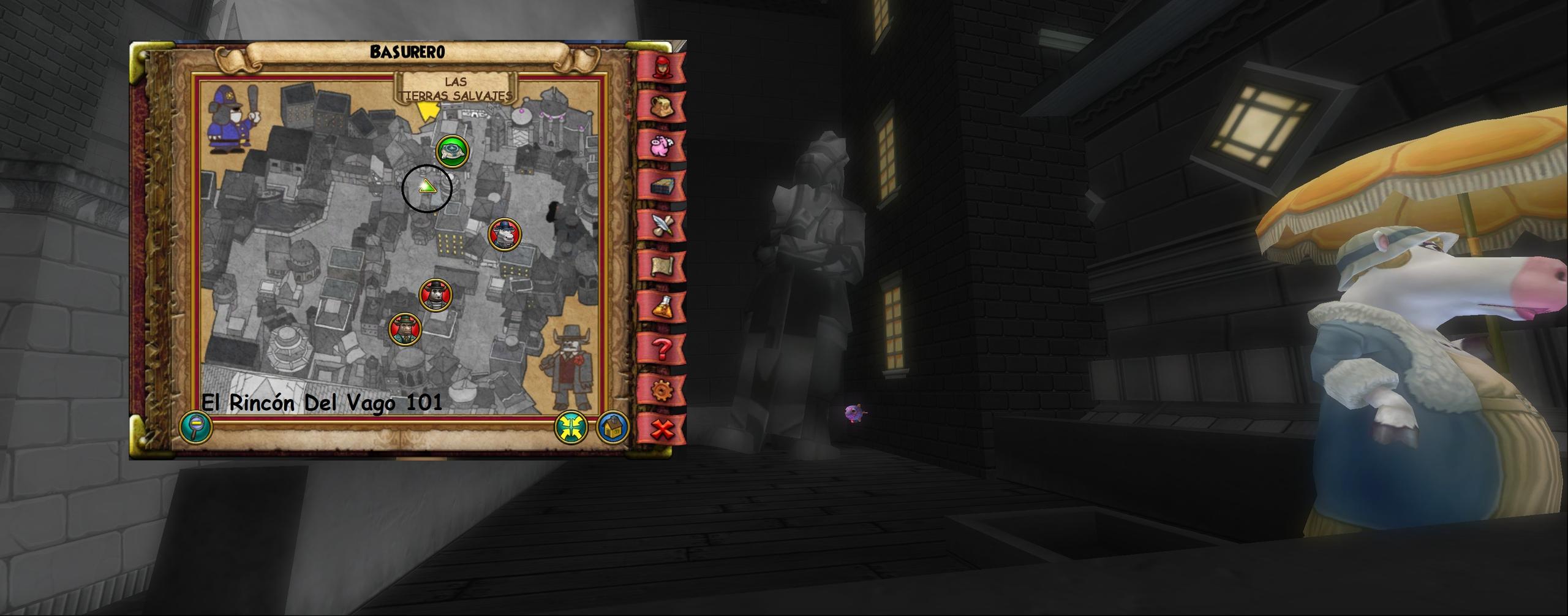Select the parchment map tab
Screen dimensions: 1568x616
click(x=661, y=265)
